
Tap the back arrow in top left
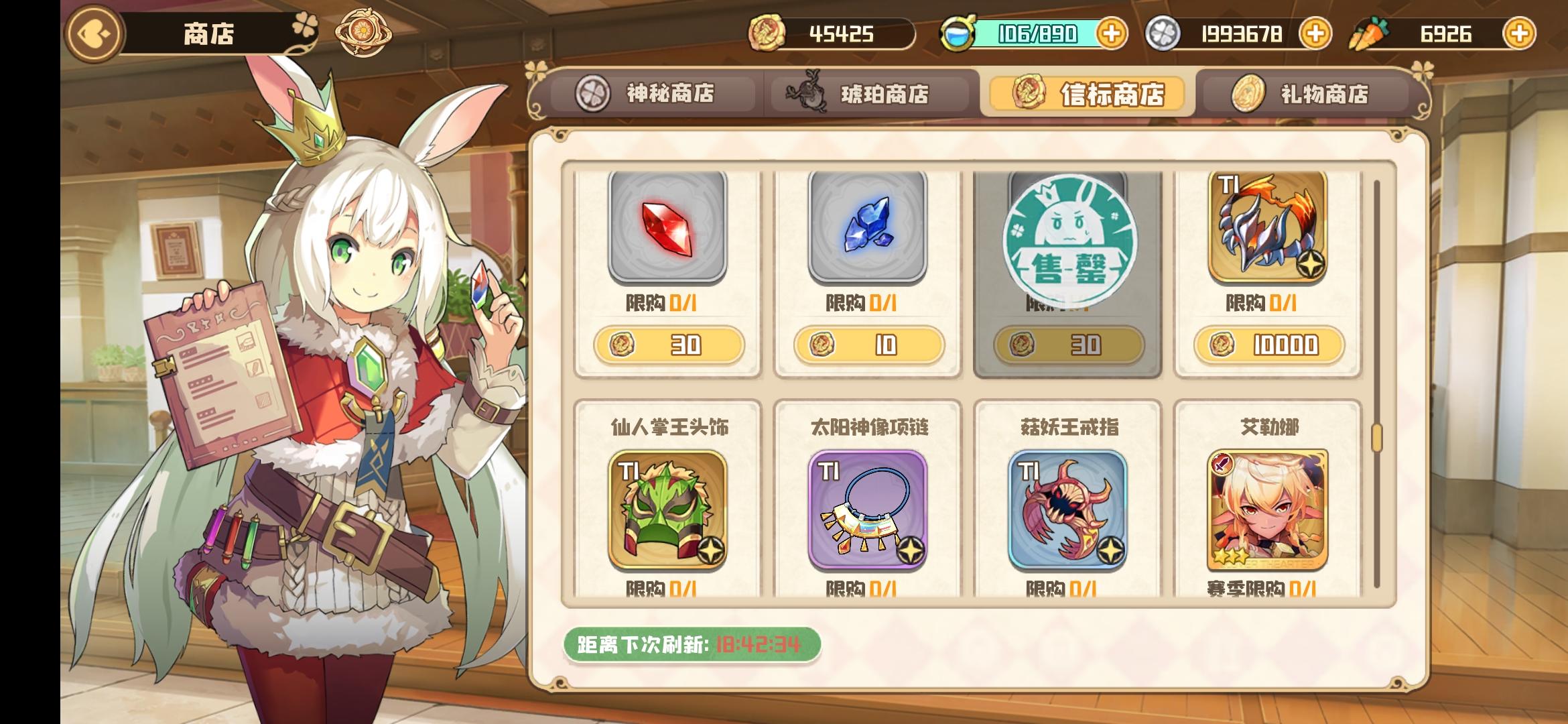tap(92, 32)
